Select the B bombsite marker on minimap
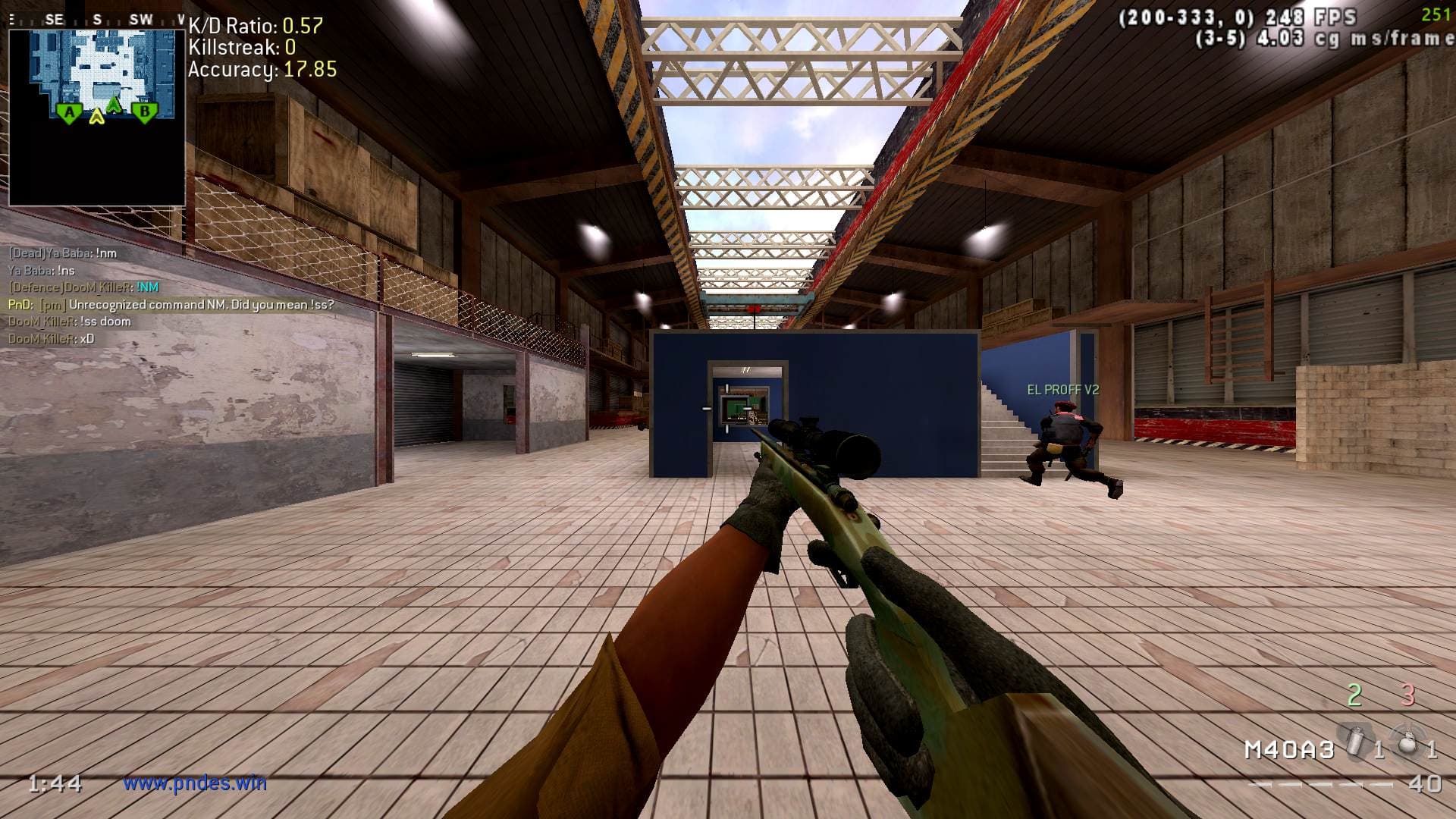Screen dimensions: 1456x819 pos(144,114)
